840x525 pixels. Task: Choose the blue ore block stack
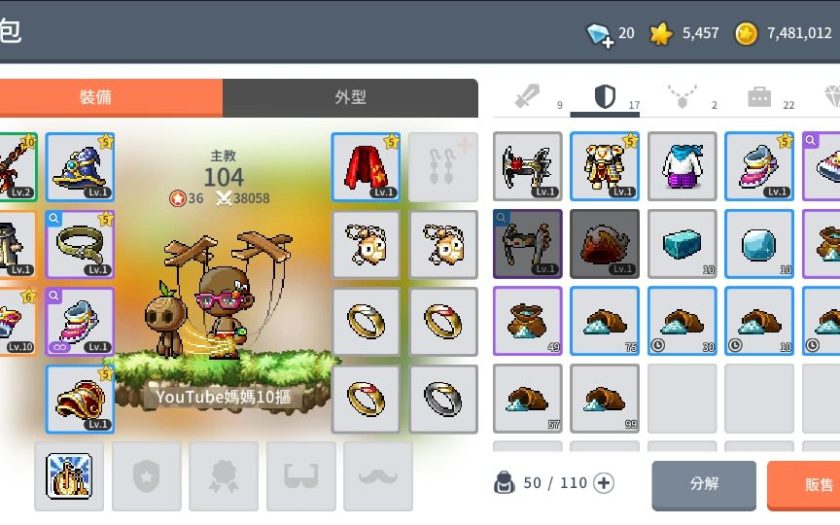tap(682, 244)
